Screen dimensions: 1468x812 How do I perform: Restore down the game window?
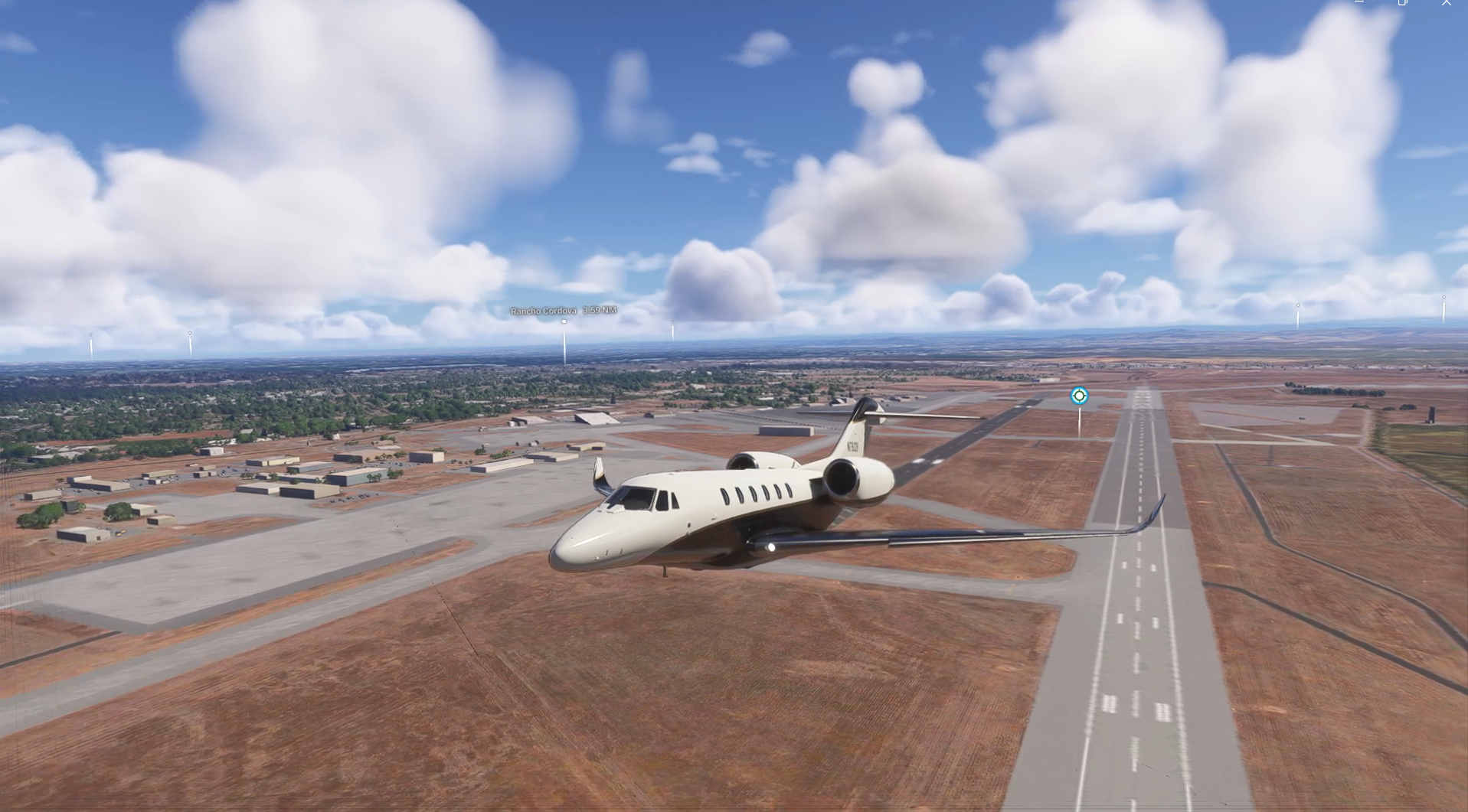click(1402, 3)
